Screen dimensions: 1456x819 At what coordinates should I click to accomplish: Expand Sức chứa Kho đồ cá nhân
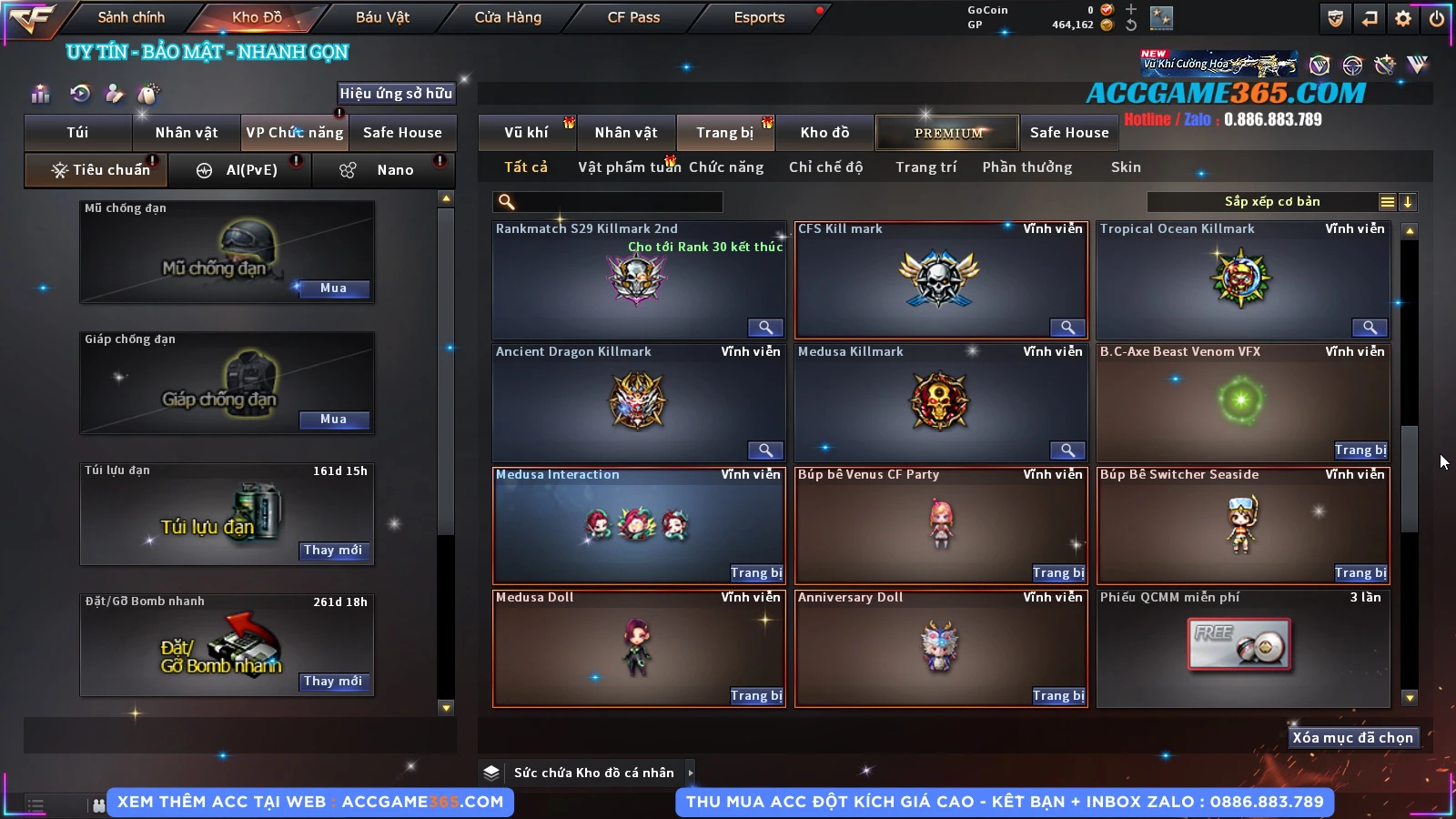coord(691,773)
